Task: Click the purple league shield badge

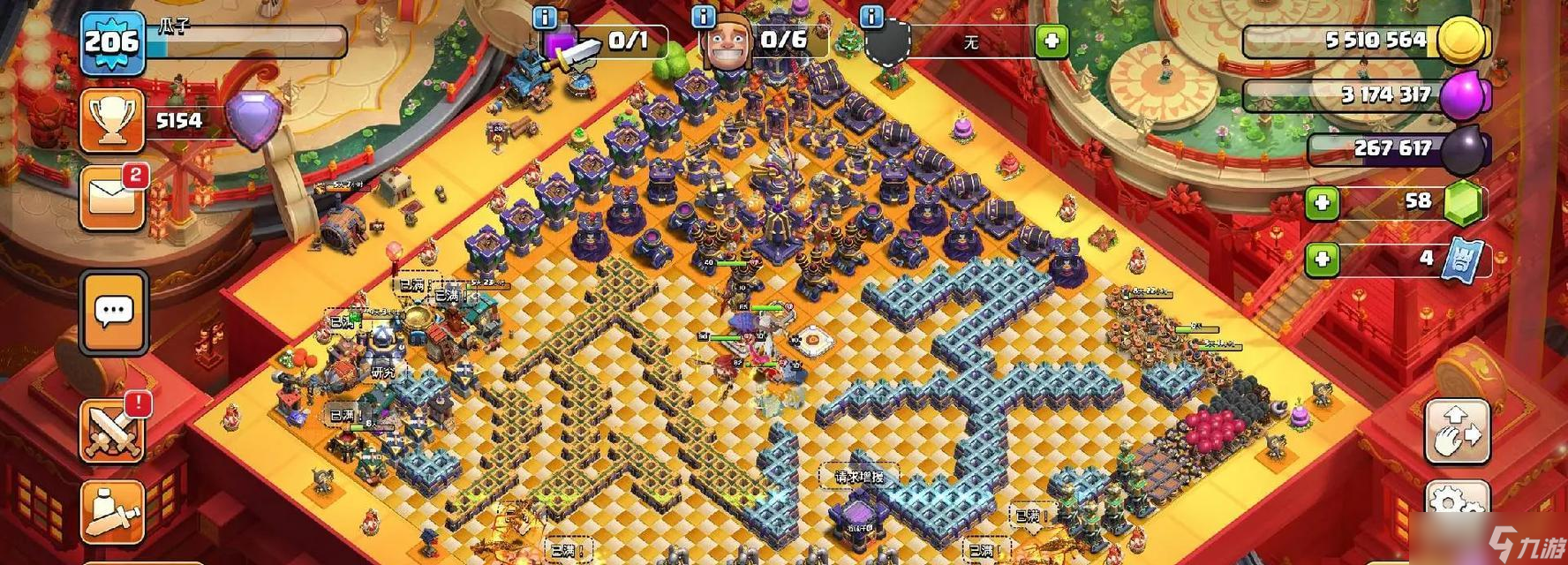Action: point(254,119)
